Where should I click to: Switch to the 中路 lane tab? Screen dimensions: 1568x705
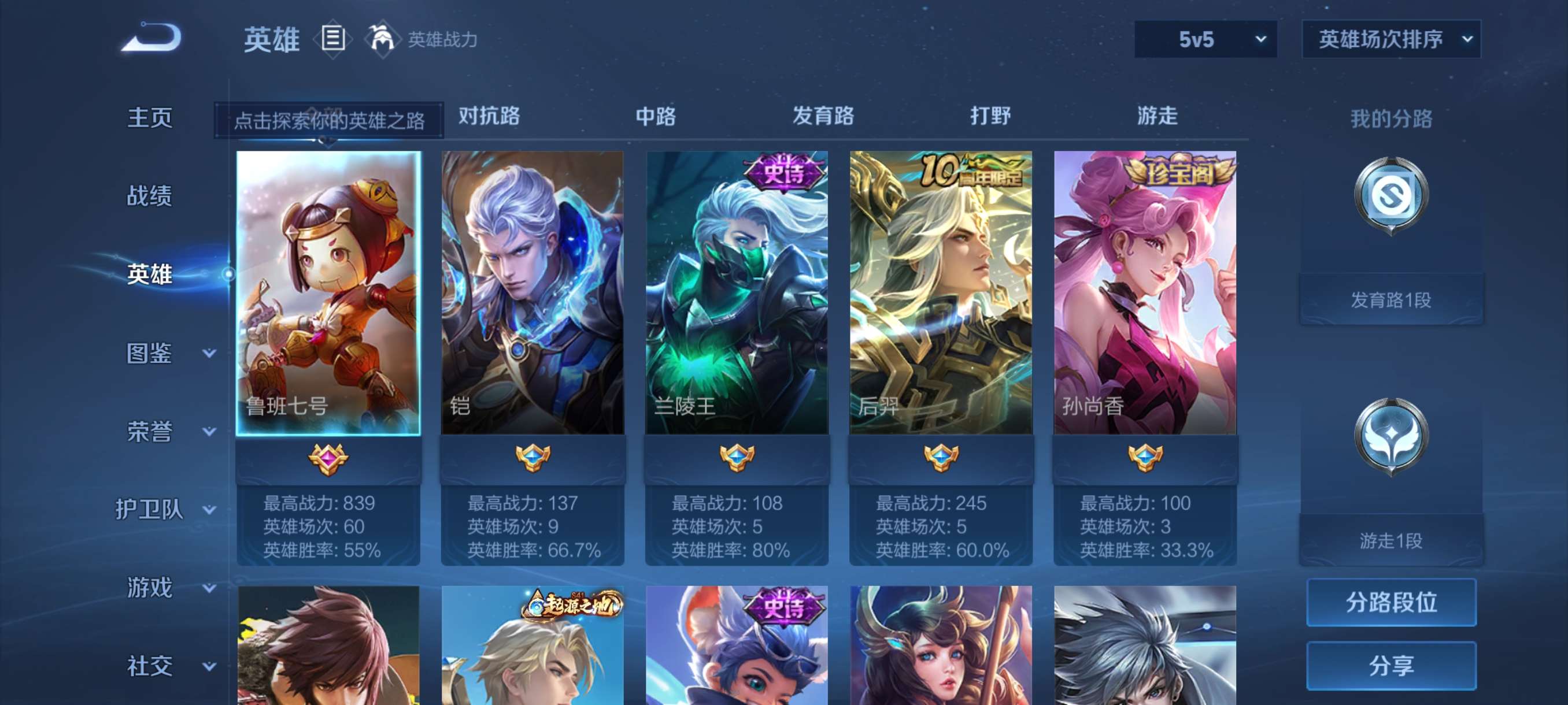point(654,116)
